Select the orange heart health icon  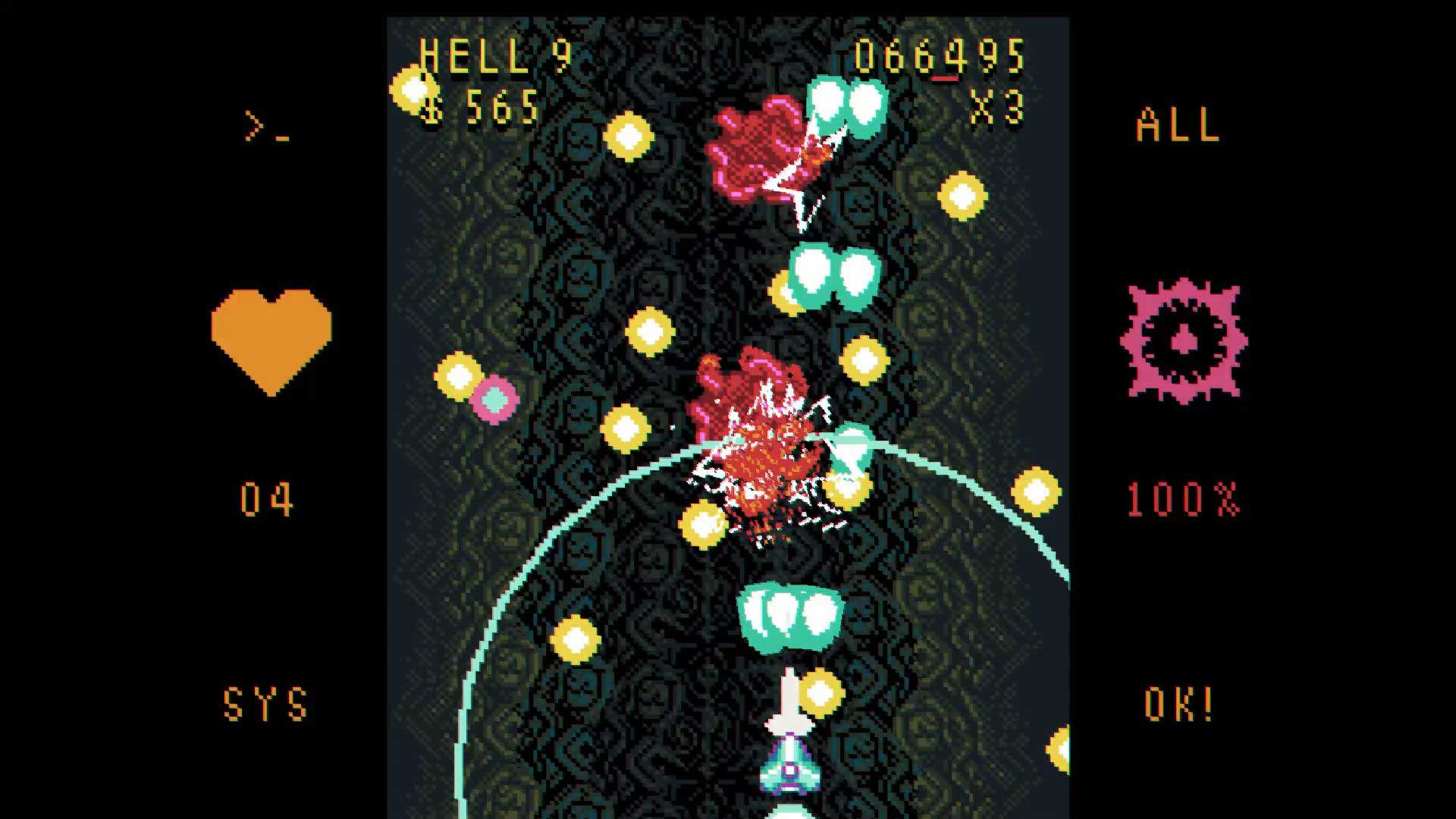click(x=273, y=334)
